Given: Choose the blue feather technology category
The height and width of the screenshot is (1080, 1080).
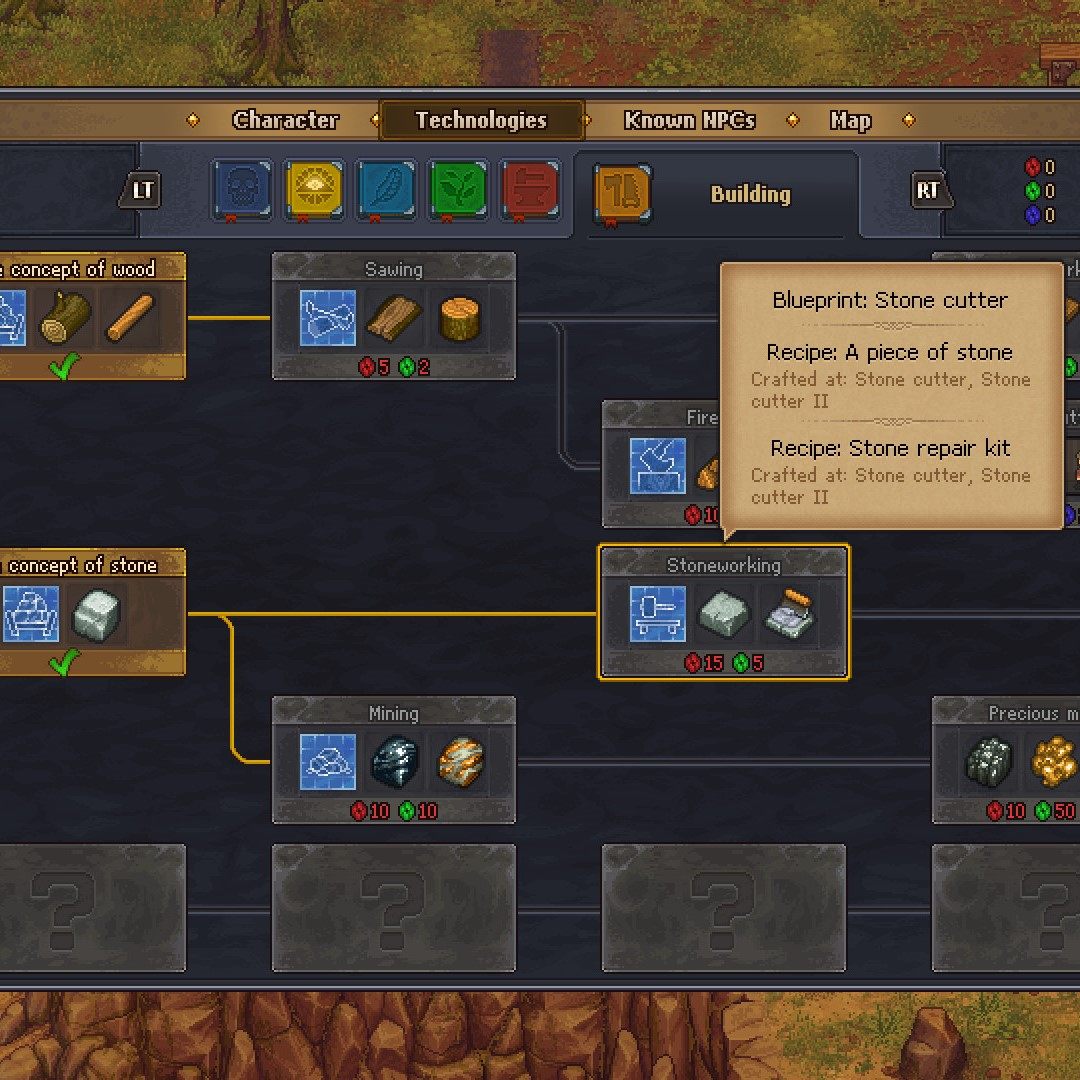Looking at the screenshot, I should 386,190.
